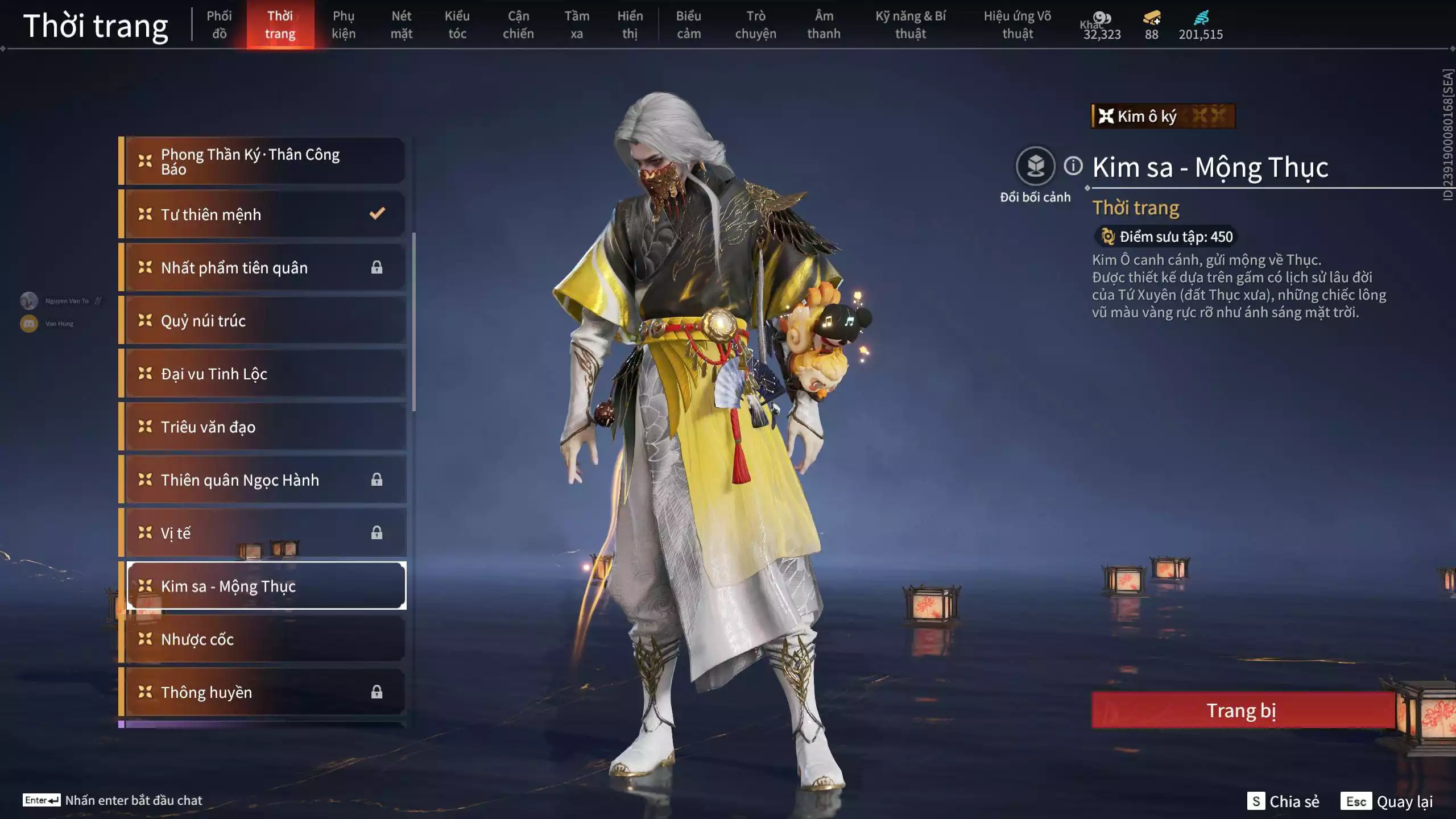Click the shuriken icon on the Kim ô ký banner
This screenshot has height=819, width=1456.
(x=1106, y=117)
